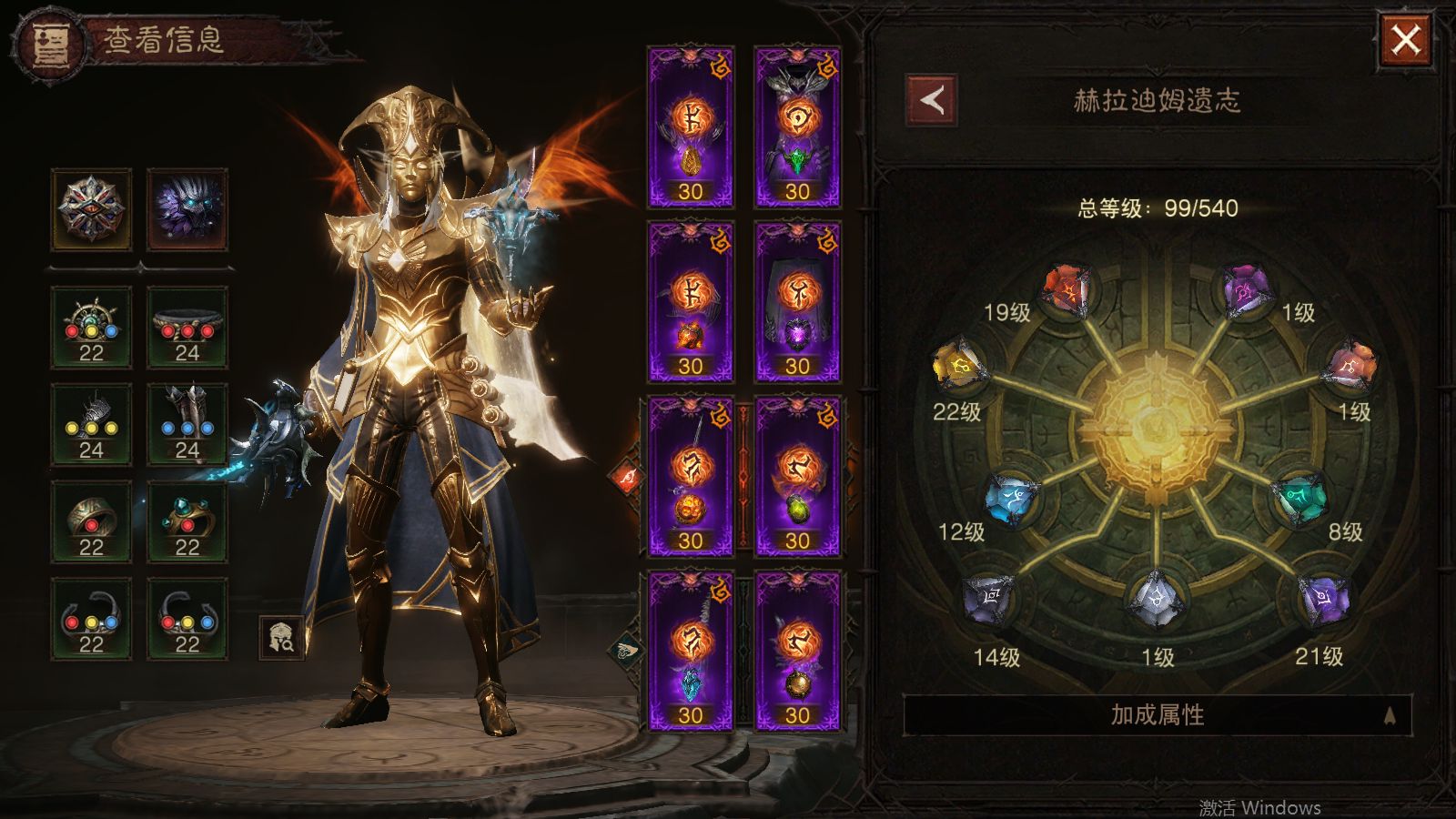Viewport: 1456px width, 819px height.
Task: Open the helmet inspect magnifier icon
Action: (281, 638)
